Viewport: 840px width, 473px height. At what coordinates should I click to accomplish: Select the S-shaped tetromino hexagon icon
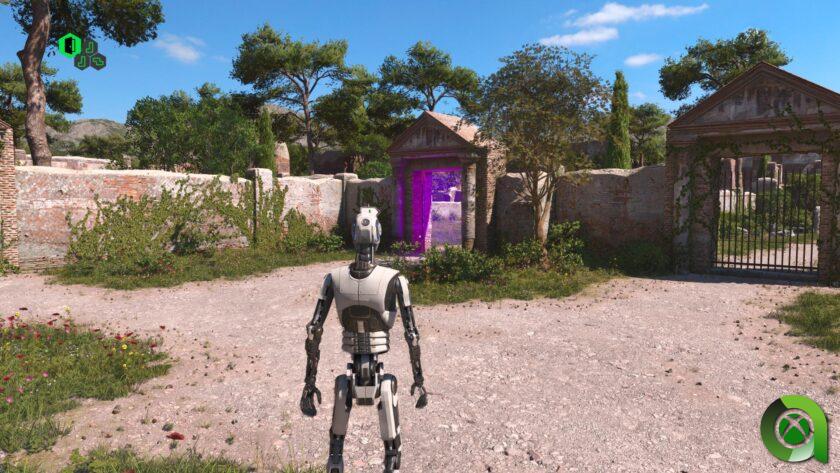click(98, 61)
